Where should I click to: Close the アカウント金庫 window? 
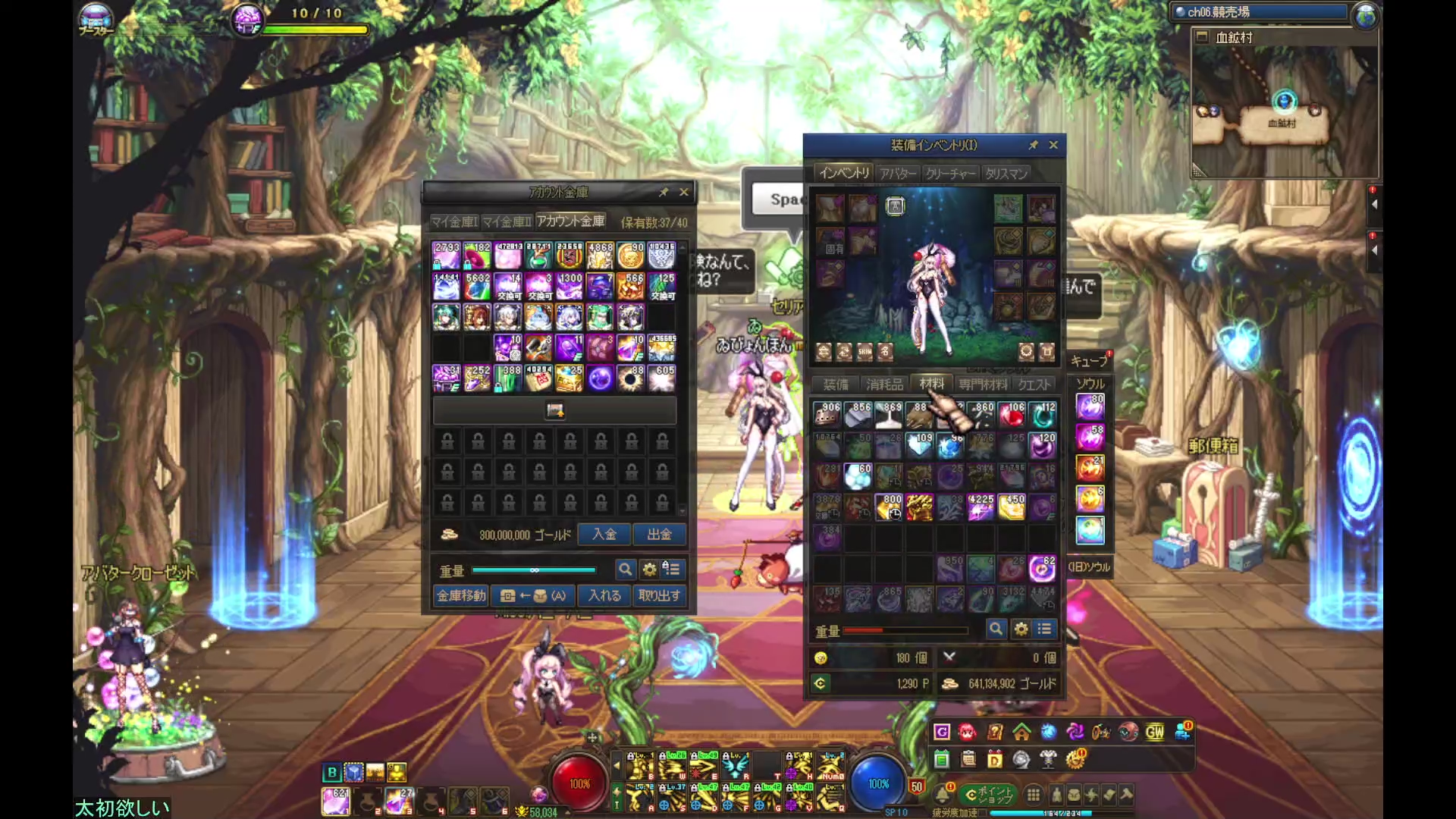(x=684, y=193)
